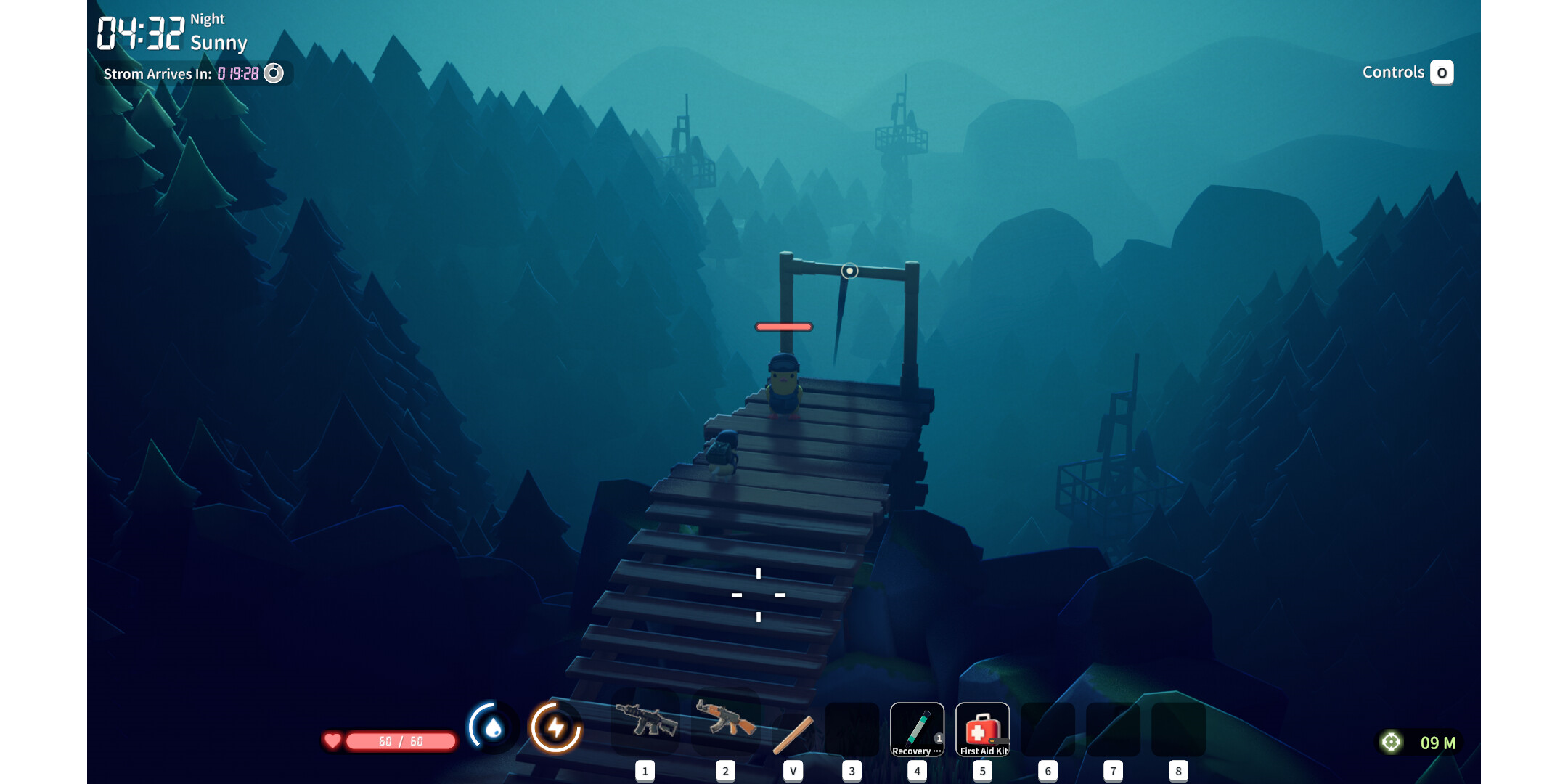Click the lightning bolt energy gauge

pos(556,727)
